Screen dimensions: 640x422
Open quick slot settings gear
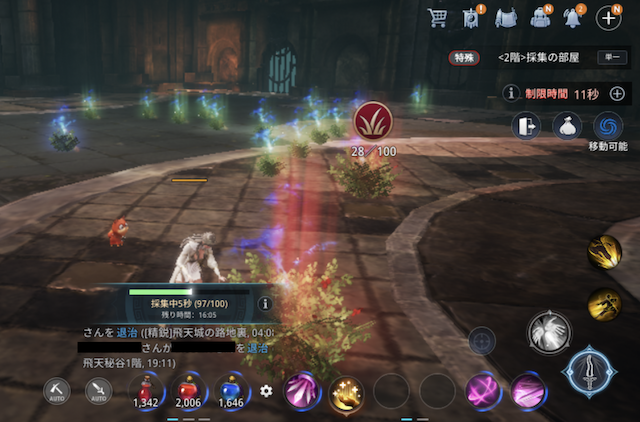[x=266, y=390]
